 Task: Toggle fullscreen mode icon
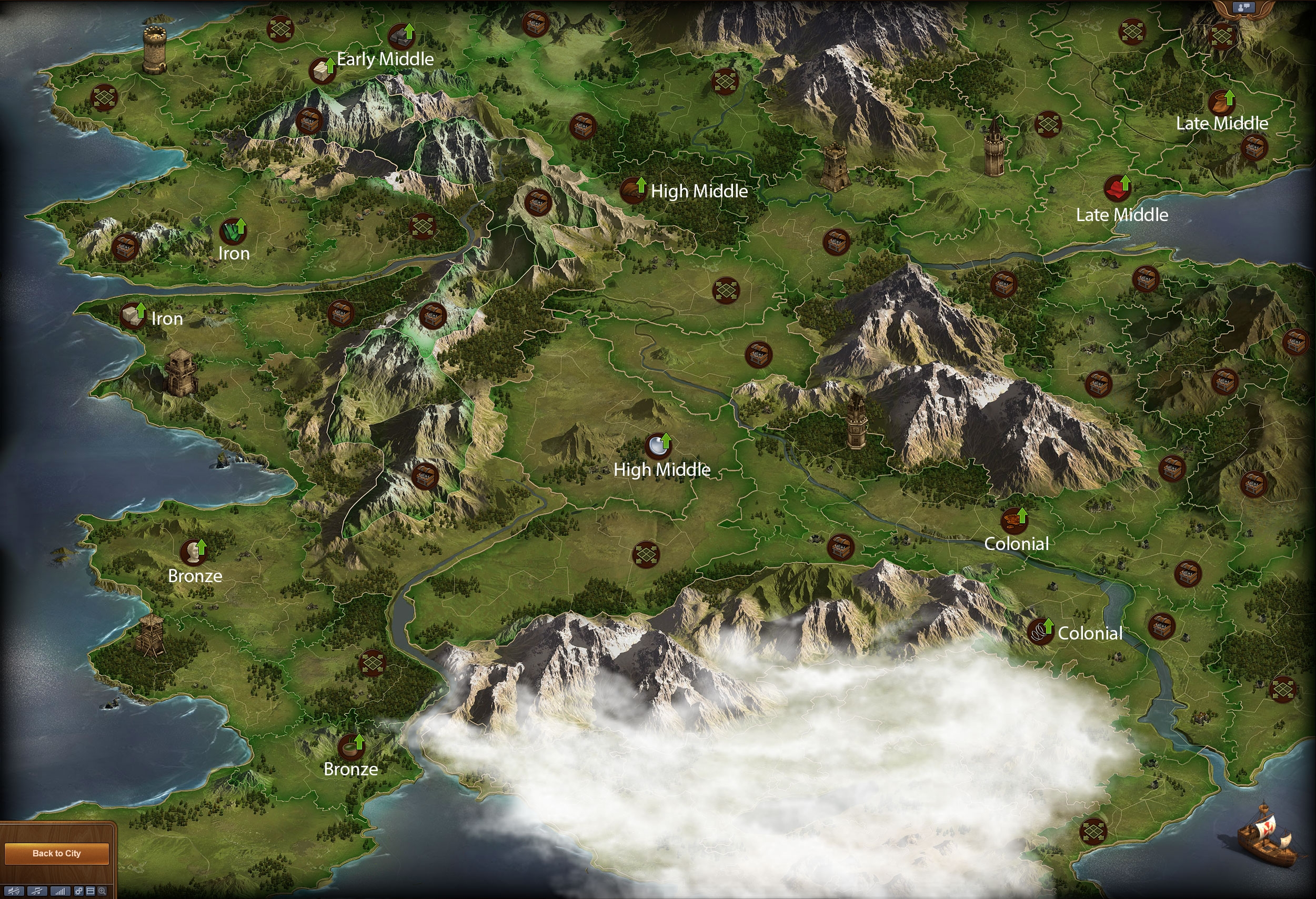[x=91, y=892]
